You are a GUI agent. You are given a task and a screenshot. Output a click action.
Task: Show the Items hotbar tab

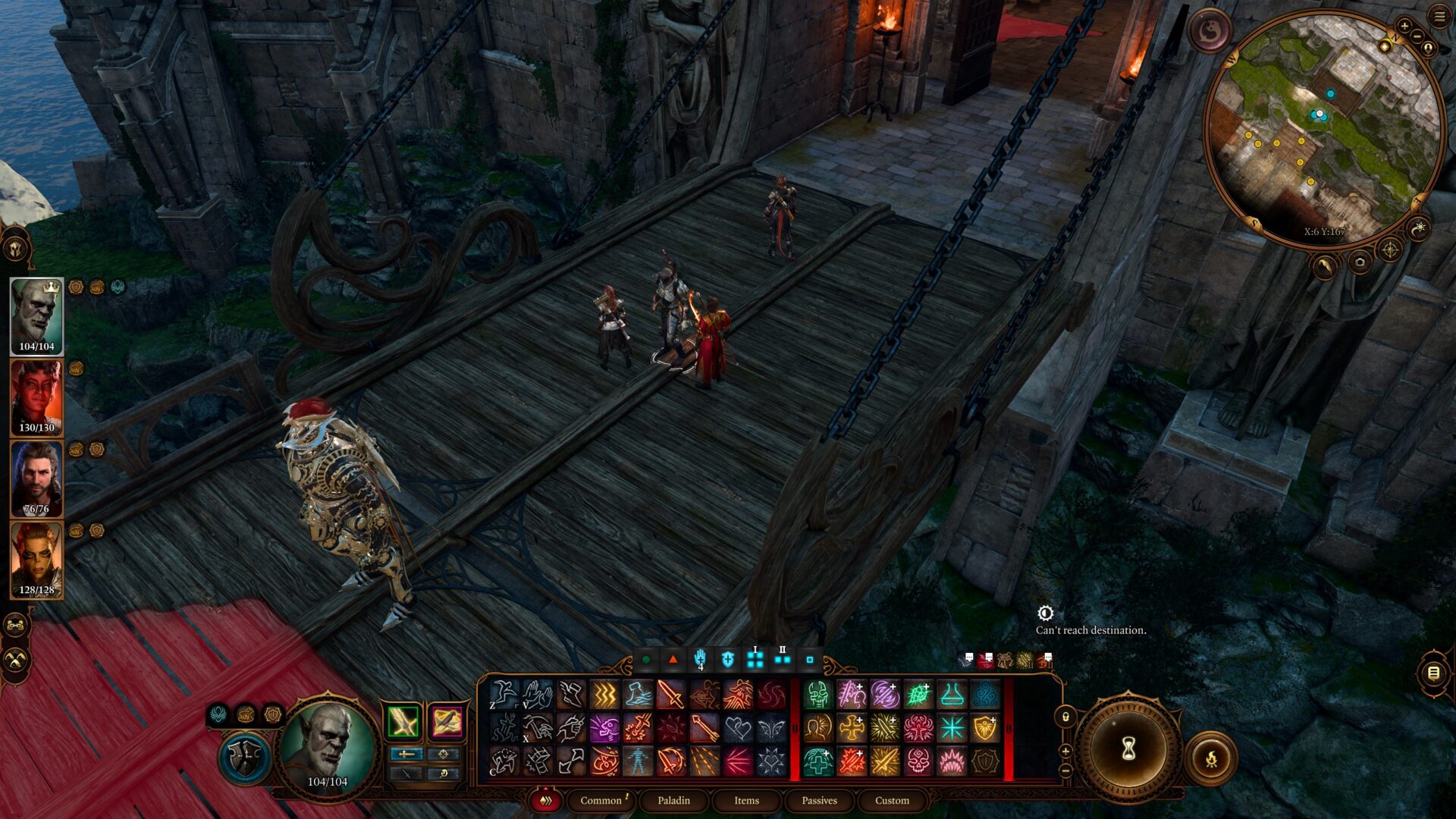point(746,800)
